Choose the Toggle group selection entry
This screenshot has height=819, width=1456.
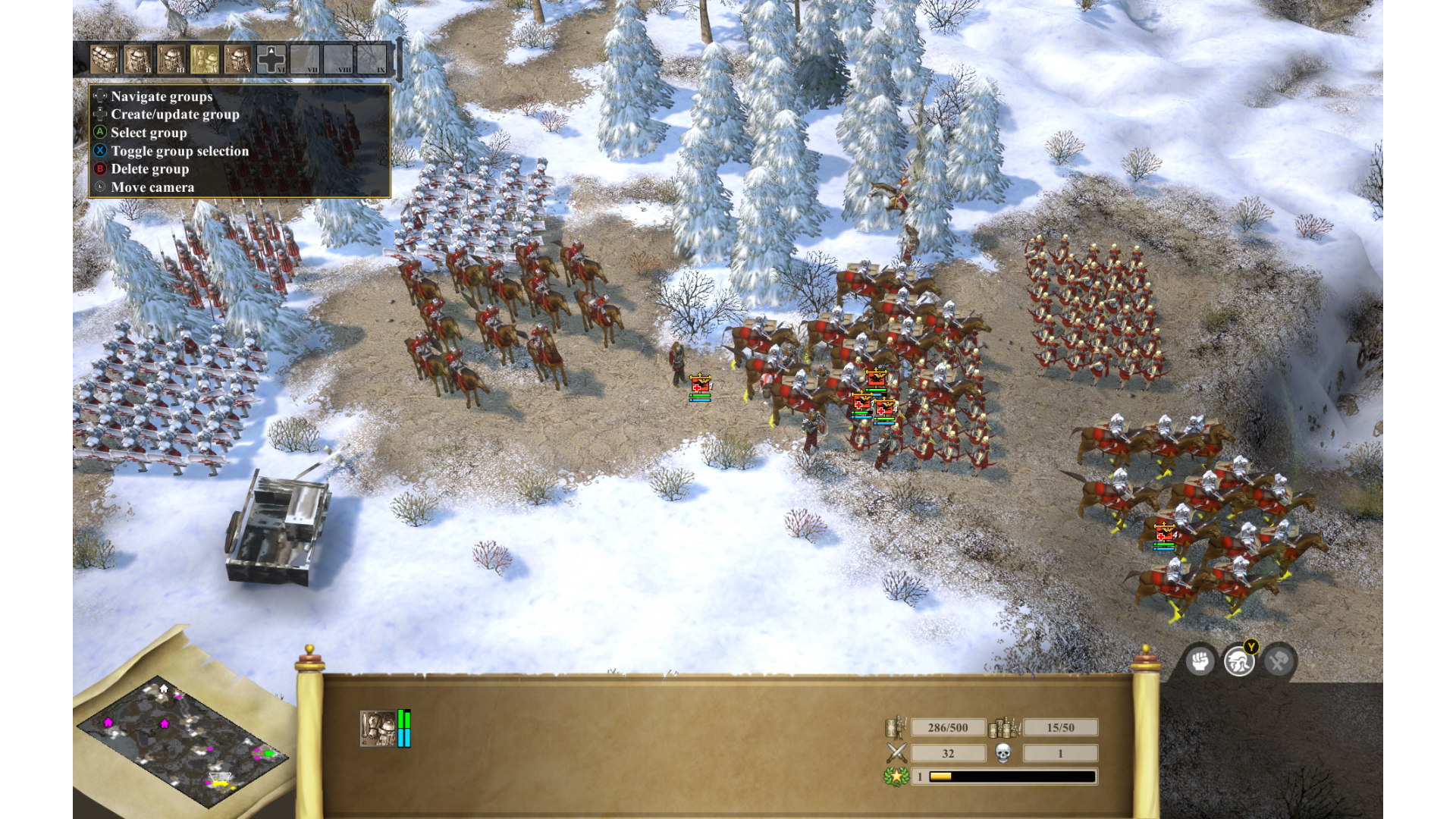coord(179,151)
